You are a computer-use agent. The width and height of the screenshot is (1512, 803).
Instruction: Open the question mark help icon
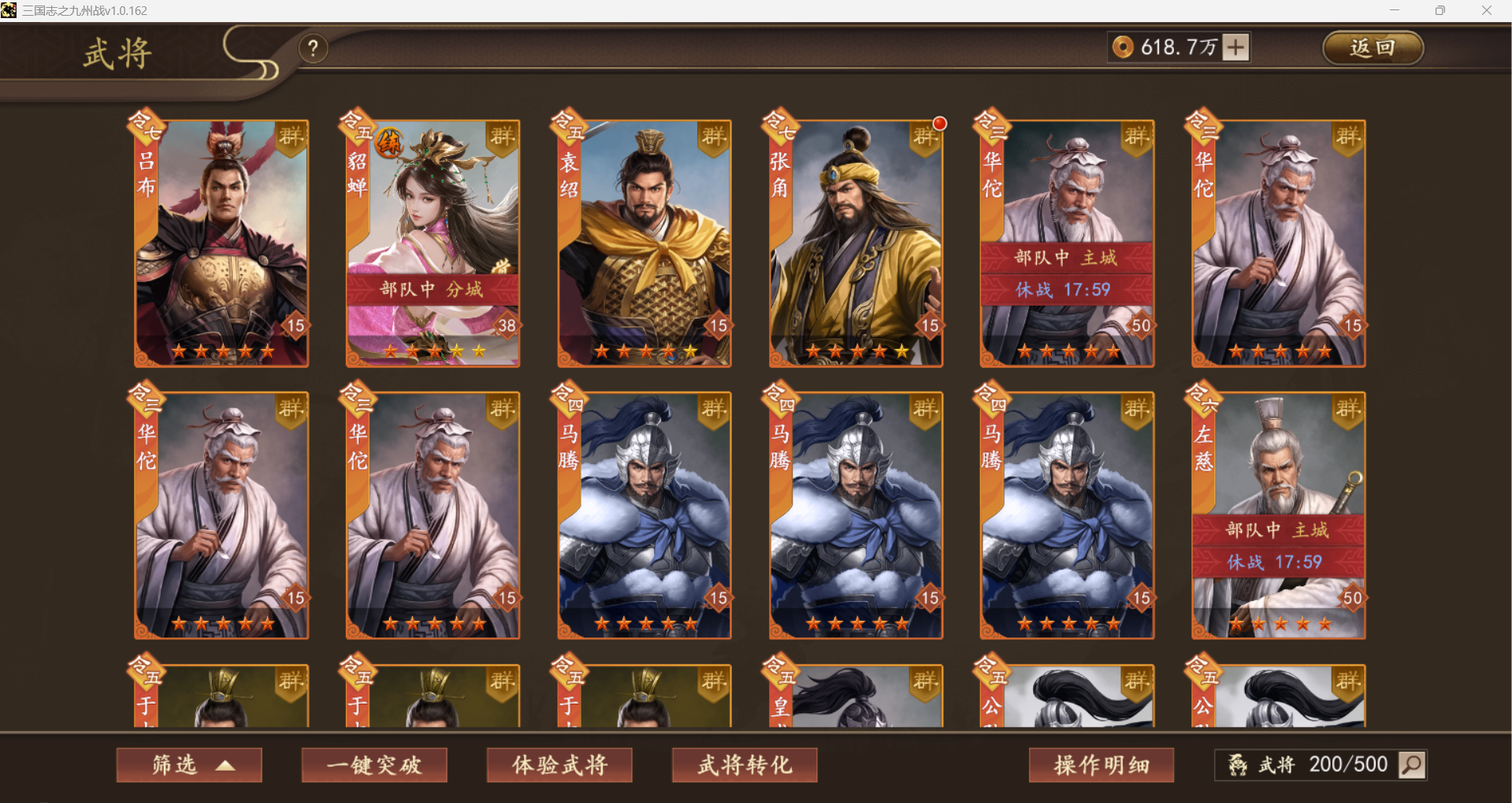pos(314,49)
